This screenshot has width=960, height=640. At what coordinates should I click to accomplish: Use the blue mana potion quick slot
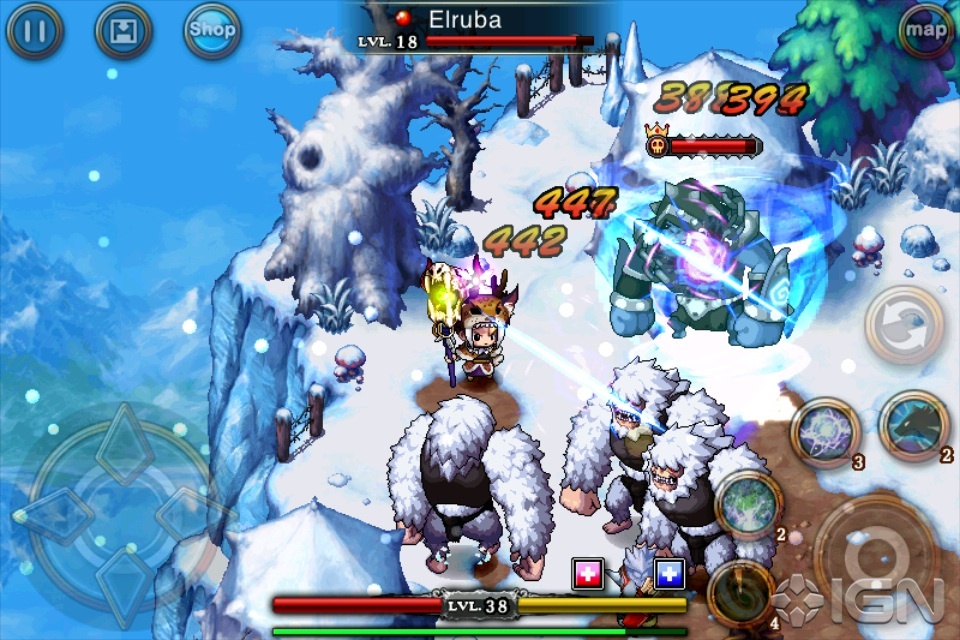(x=668, y=574)
